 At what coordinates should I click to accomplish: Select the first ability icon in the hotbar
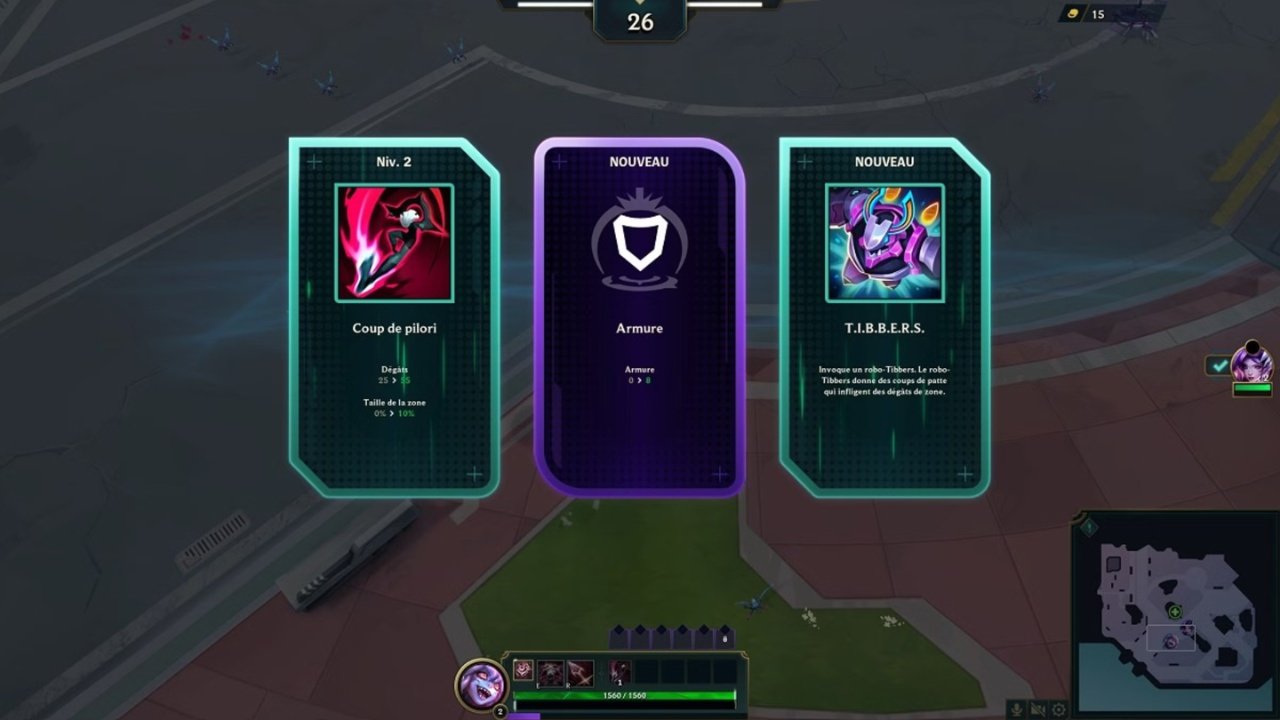[x=523, y=670]
